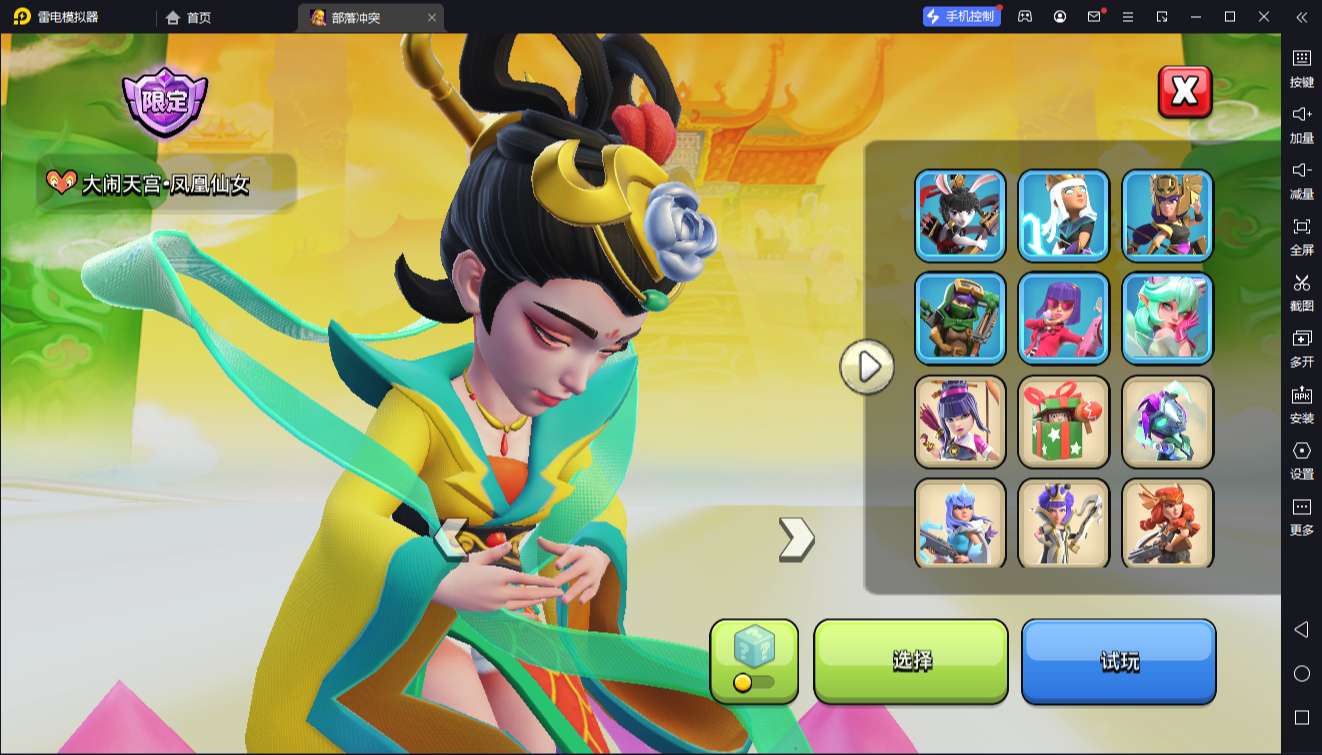Show the next pose with right chevron
Viewport: 1322px width, 755px height.
[796, 539]
